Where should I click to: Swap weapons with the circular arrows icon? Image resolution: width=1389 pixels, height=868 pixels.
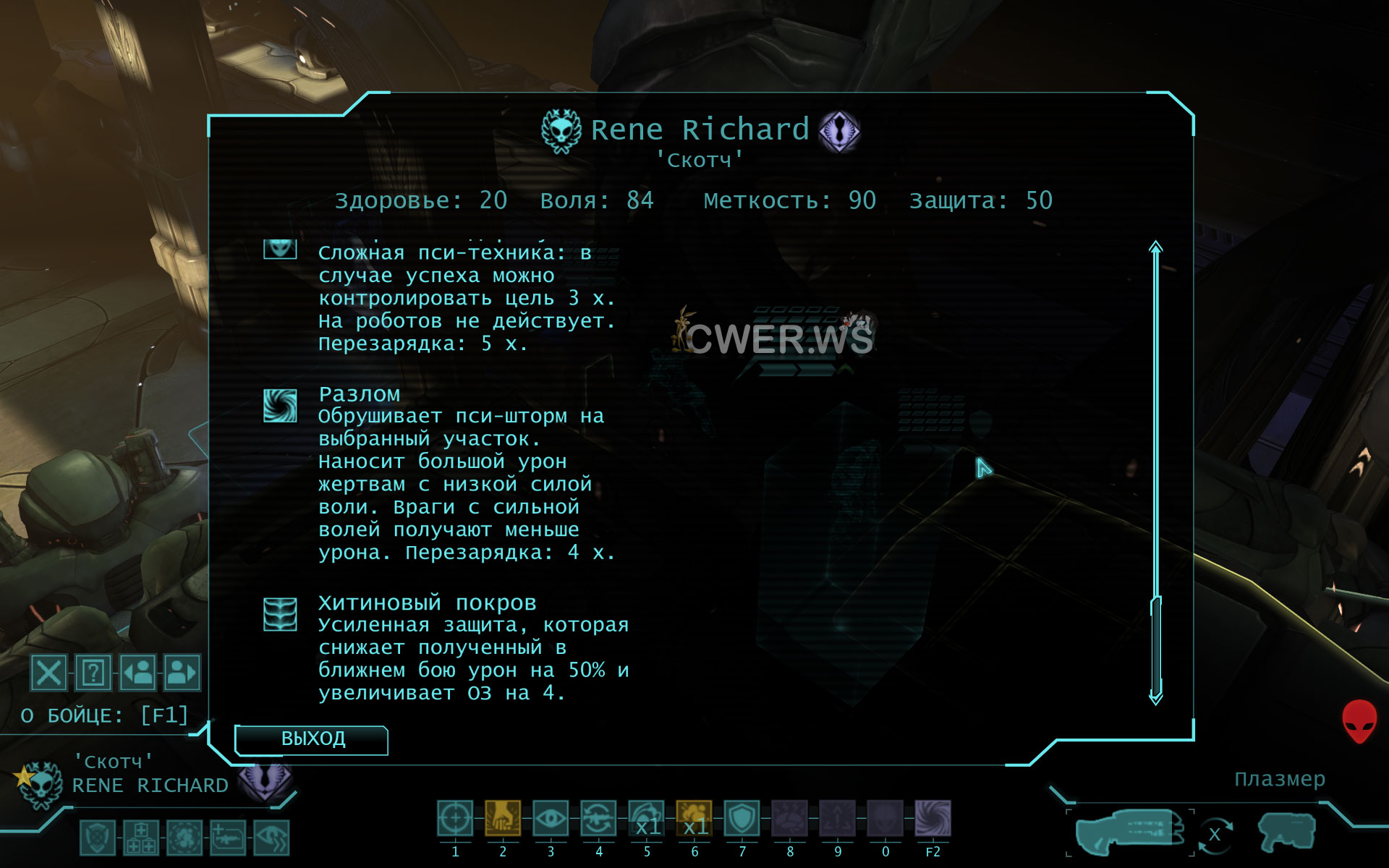point(1215,834)
